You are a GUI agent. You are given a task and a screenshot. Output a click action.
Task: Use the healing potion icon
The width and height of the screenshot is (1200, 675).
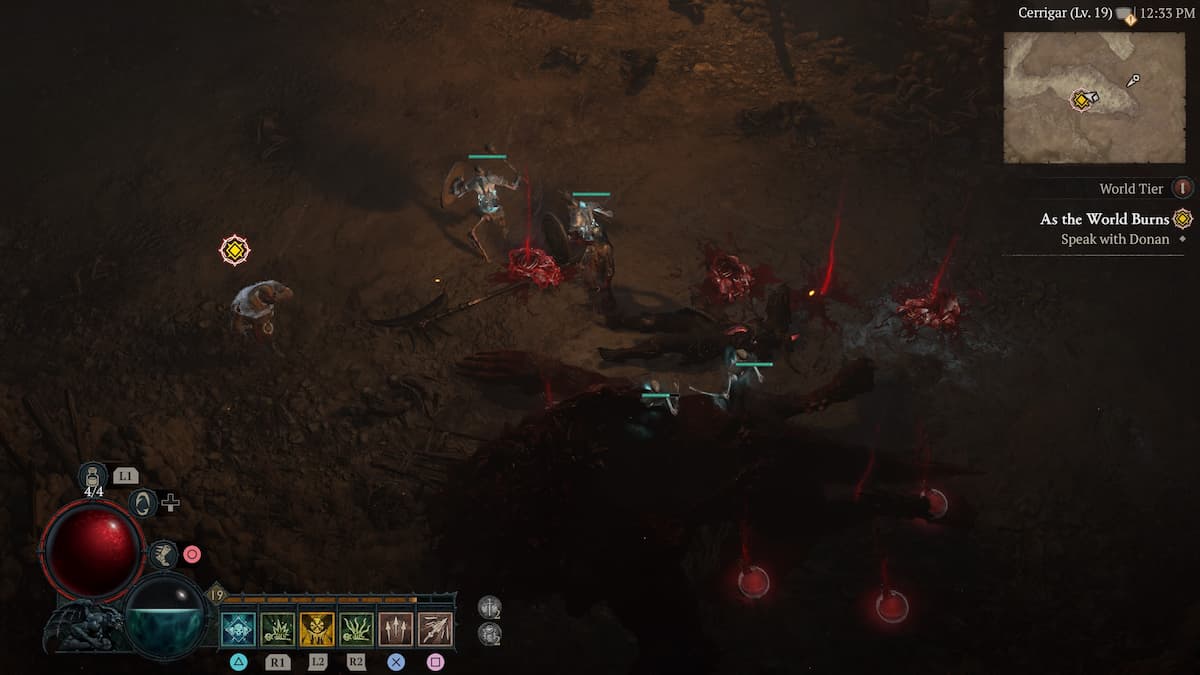click(93, 478)
